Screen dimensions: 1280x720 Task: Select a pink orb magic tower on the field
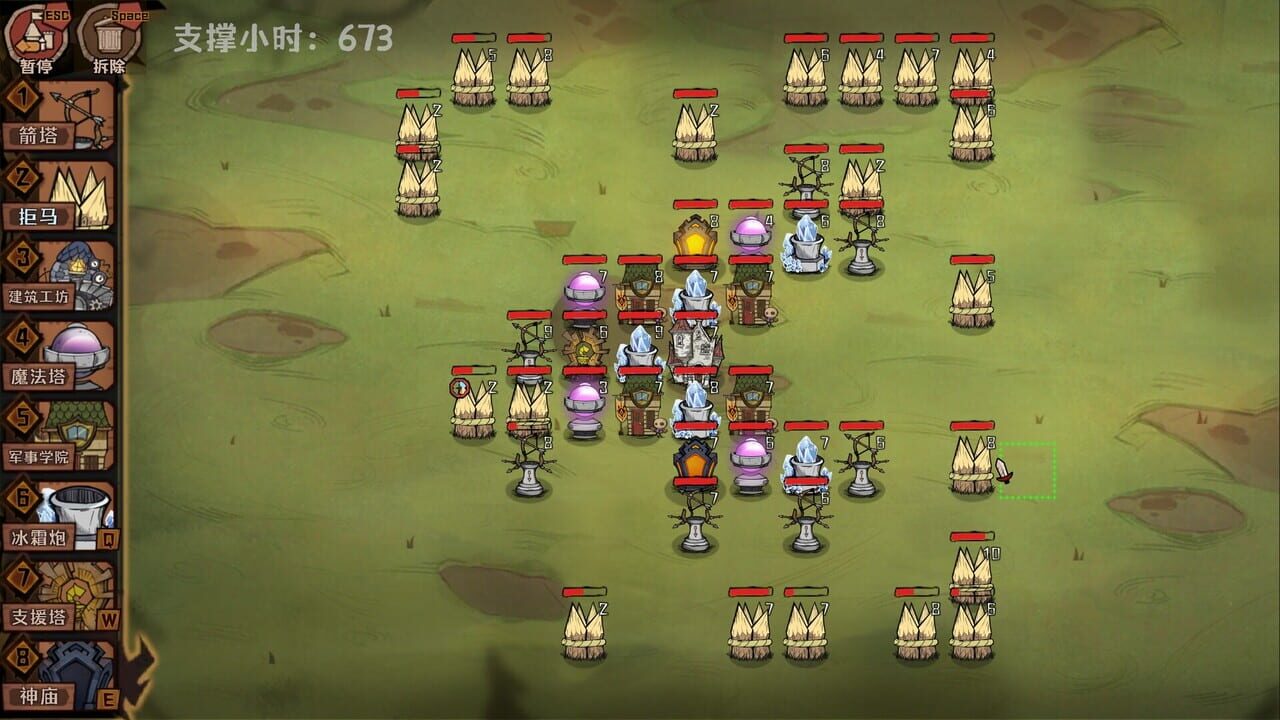tap(753, 232)
